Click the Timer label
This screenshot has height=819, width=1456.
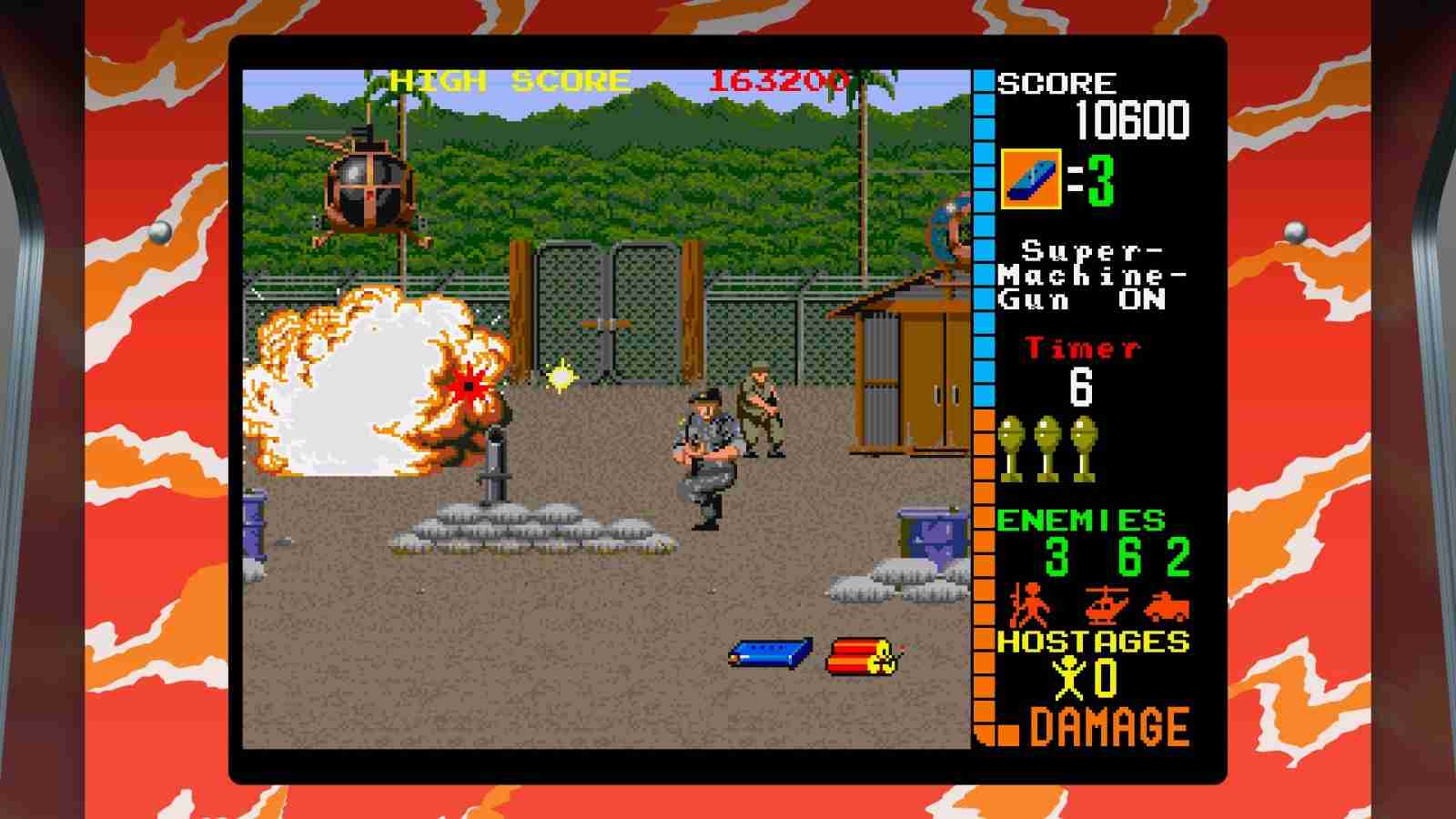tap(1079, 349)
